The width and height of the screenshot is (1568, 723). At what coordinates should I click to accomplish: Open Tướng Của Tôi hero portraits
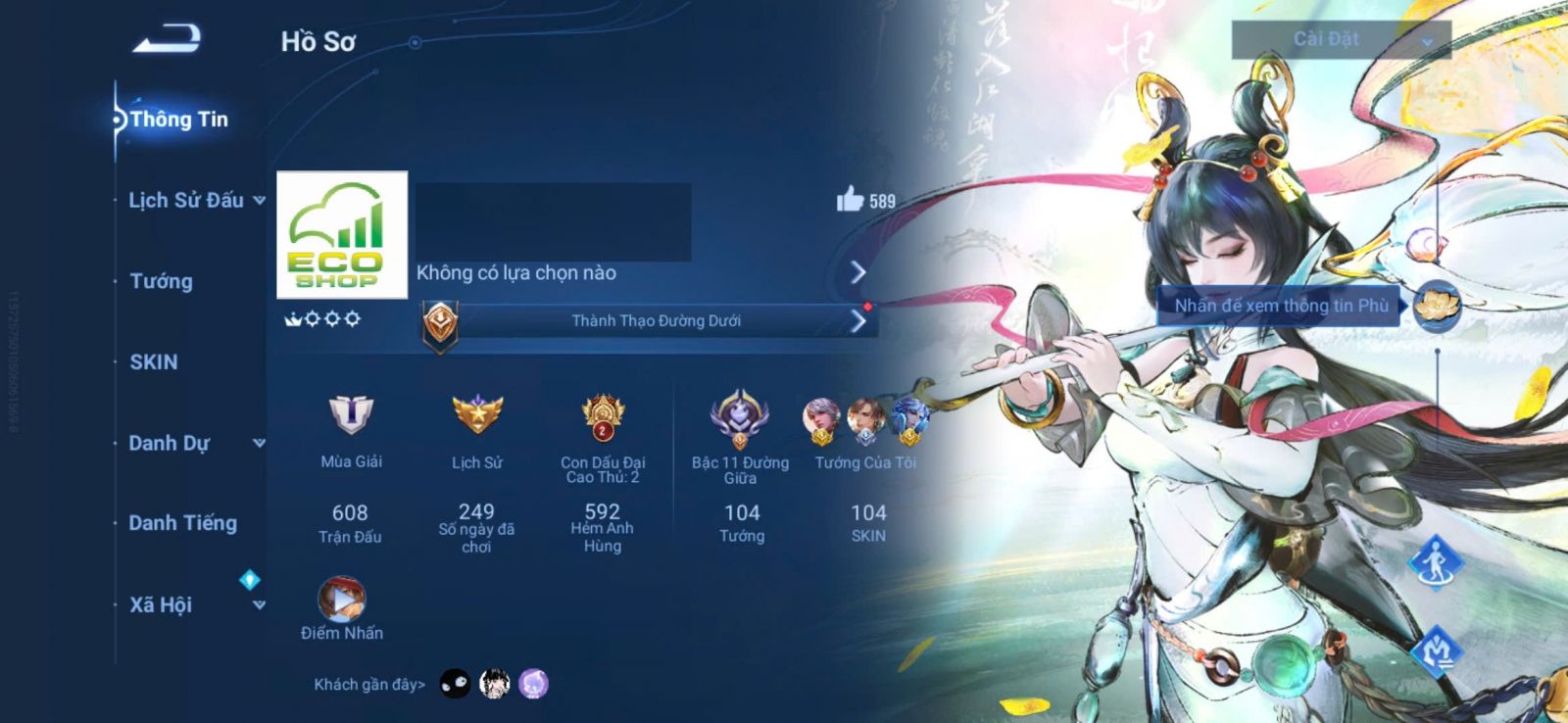click(865, 421)
